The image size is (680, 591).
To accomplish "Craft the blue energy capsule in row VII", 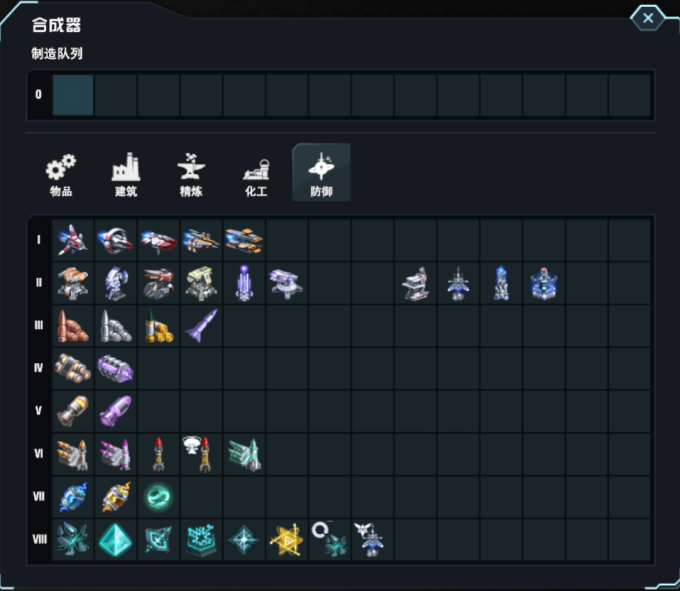I will point(73,497).
